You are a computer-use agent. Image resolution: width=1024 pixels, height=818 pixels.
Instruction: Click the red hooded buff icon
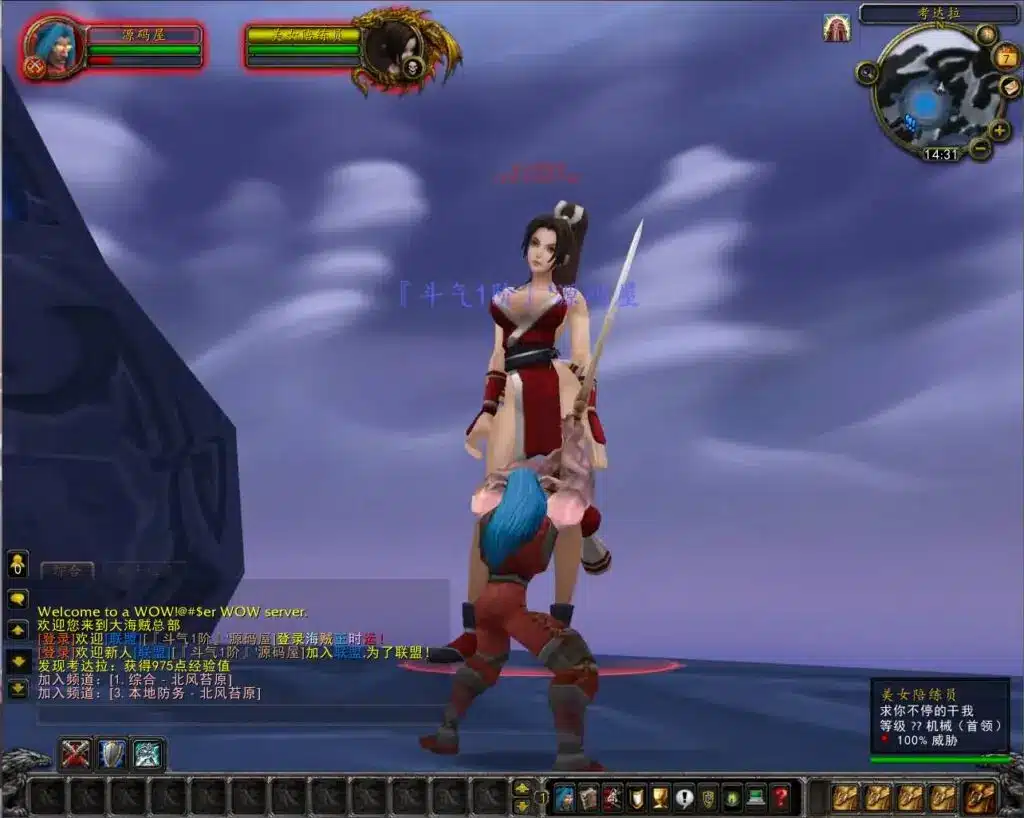[836, 28]
